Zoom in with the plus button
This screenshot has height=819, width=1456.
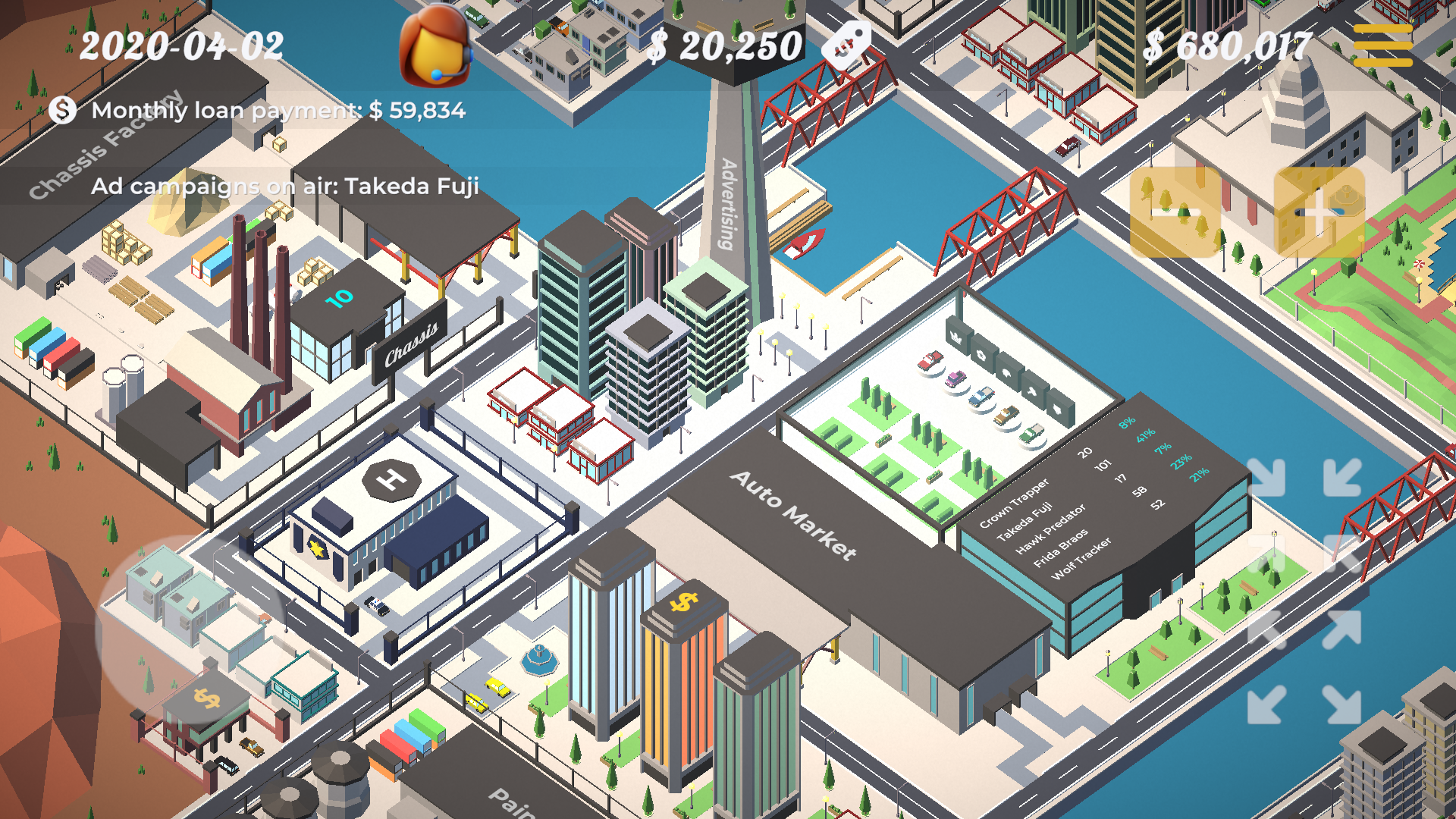click(1319, 214)
